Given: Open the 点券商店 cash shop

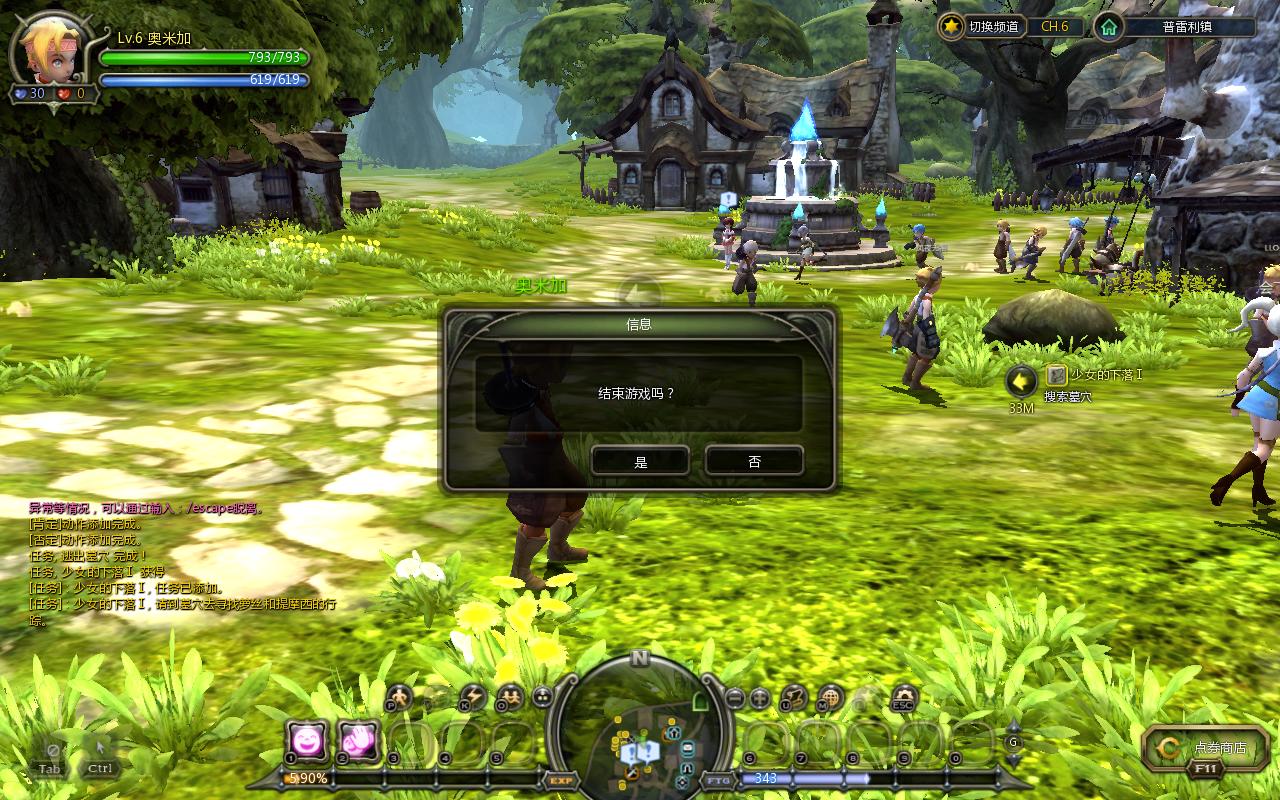Looking at the screenshot, I should click(x=1206, y=747).
